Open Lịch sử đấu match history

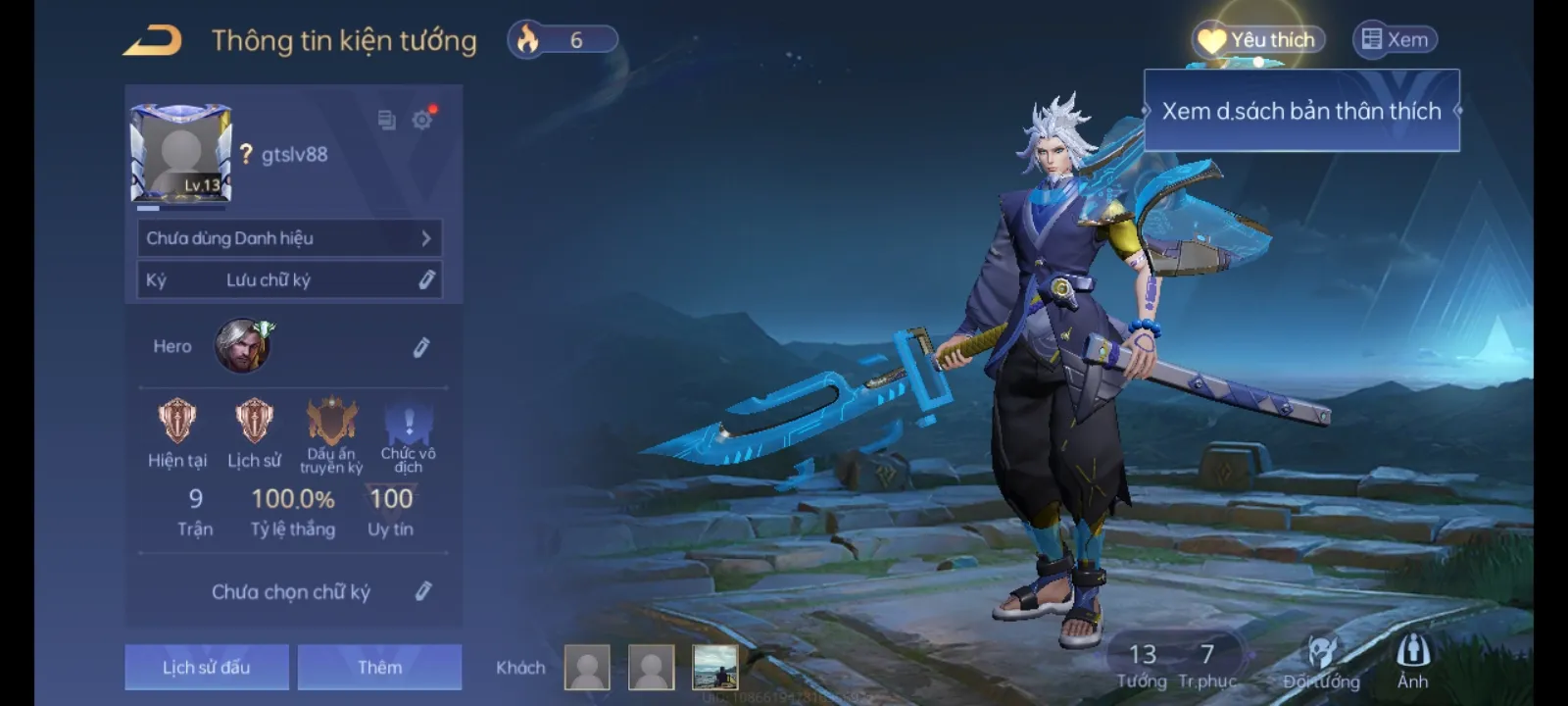coord(207,667)
